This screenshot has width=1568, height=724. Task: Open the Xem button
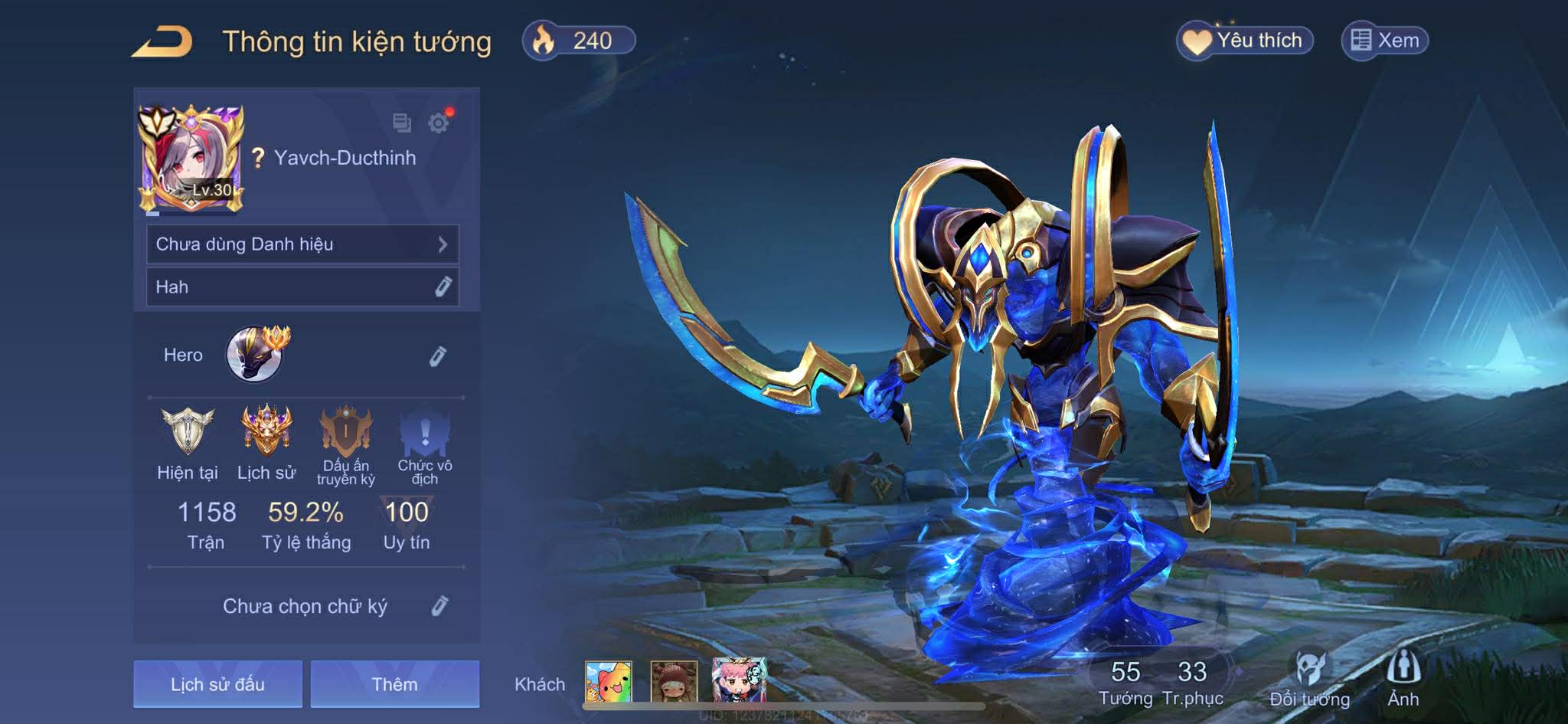pyautogui.click(x=1385, y=41)
